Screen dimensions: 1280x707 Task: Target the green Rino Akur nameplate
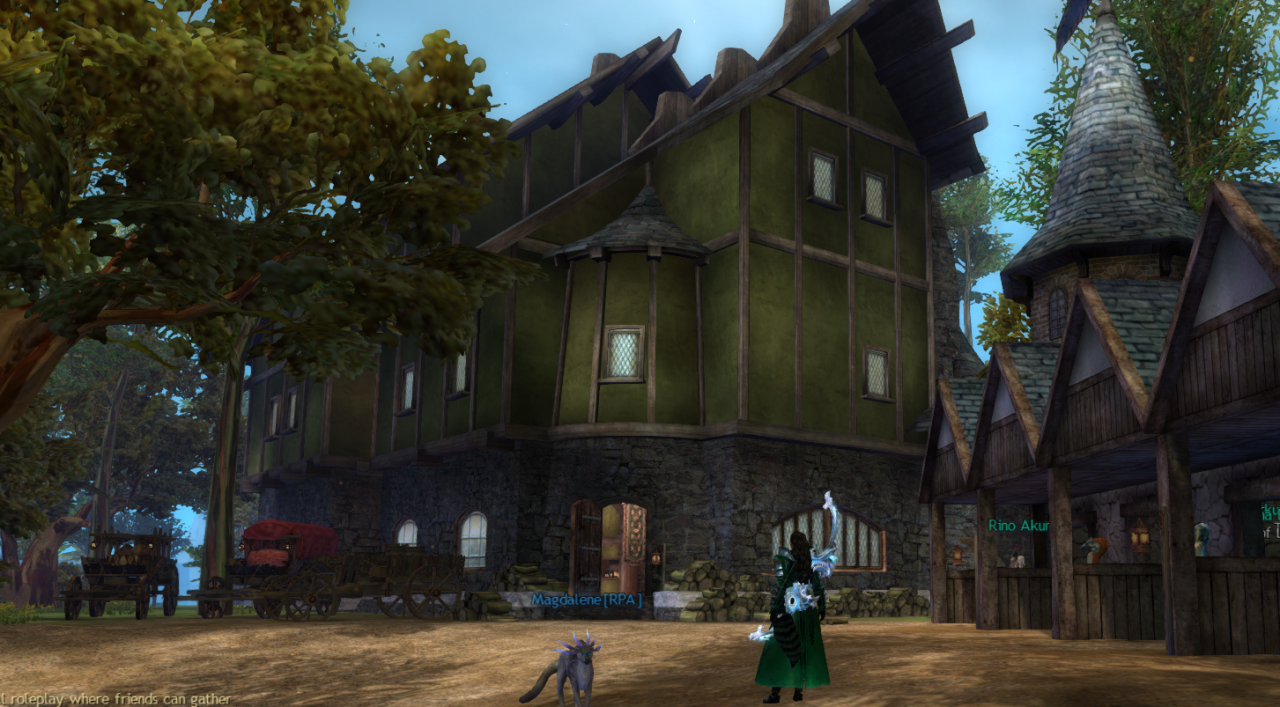pos(1020,526)
